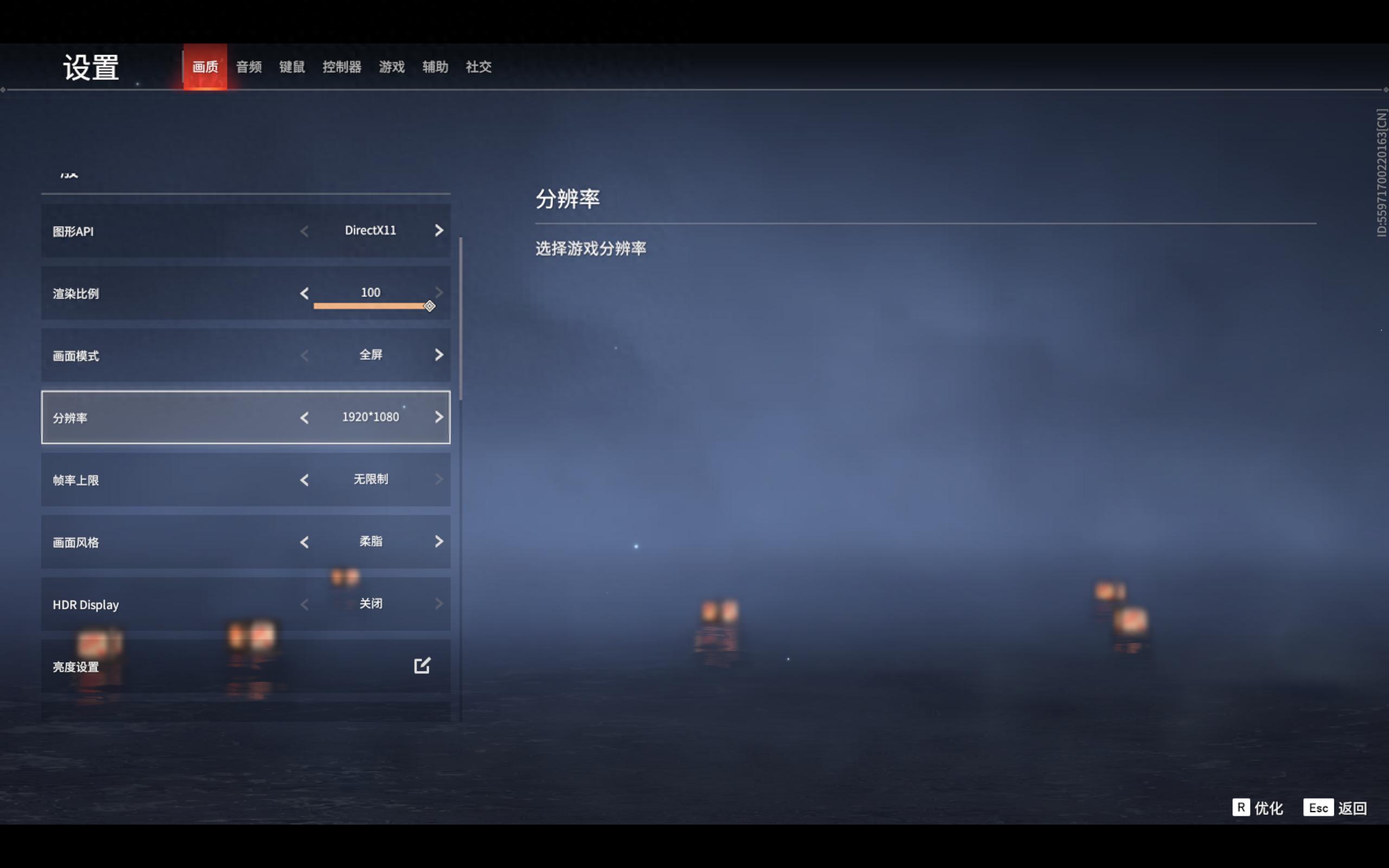
Task: Switch 画面风格 to next style
Action: [x=439, y=542]
